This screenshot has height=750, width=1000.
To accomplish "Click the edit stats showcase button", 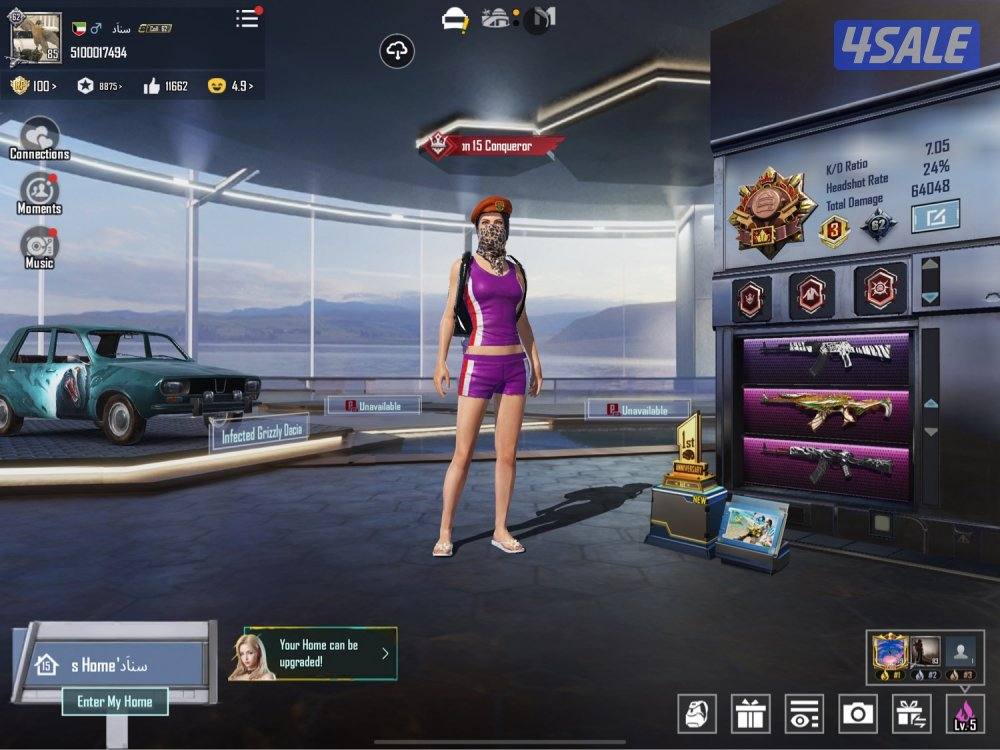I will point(935,215).
